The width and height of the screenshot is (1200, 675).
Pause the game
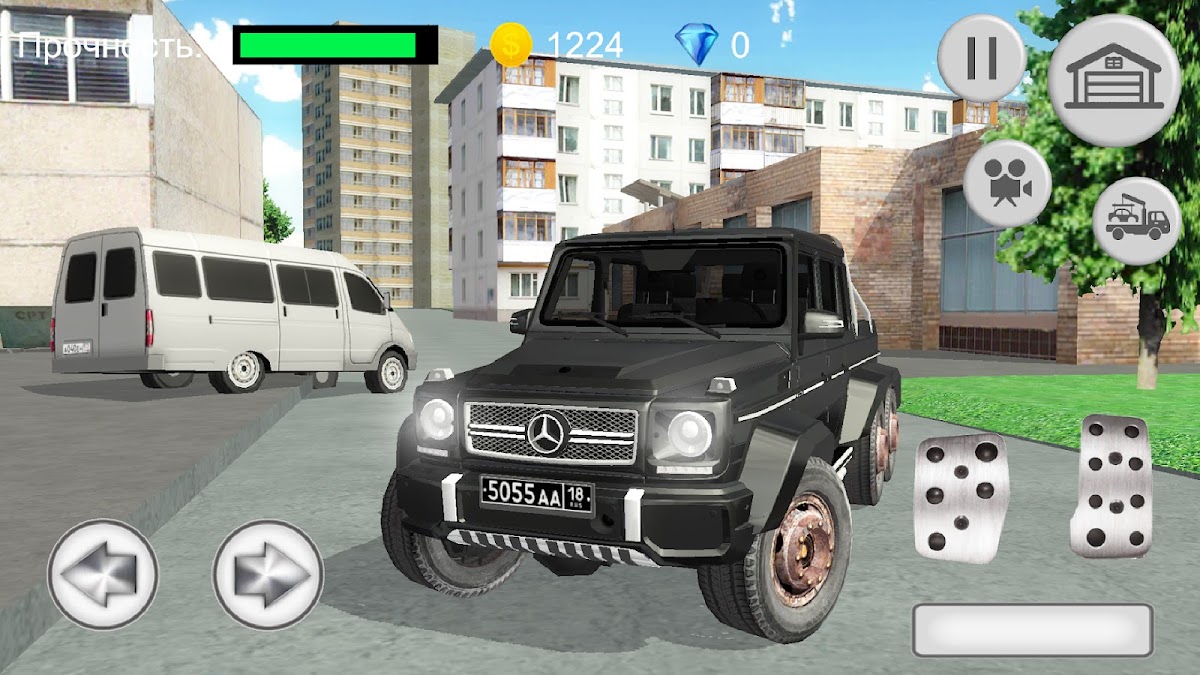[981, 59]
